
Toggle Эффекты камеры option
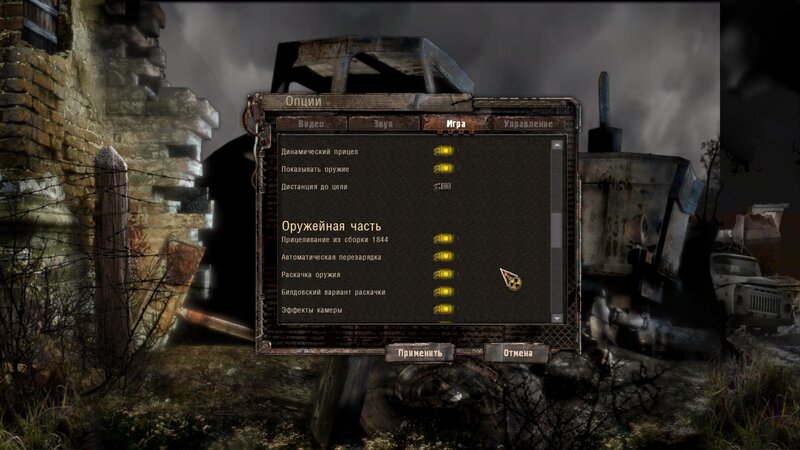pos(443,309)
